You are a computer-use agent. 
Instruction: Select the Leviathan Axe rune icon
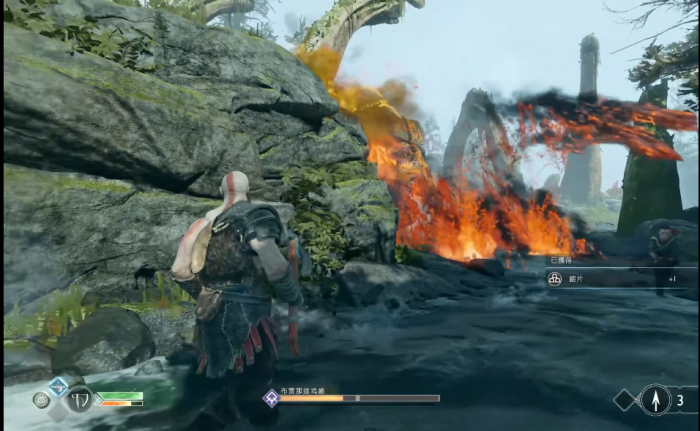pyautogui.click(x=80, y=398)
